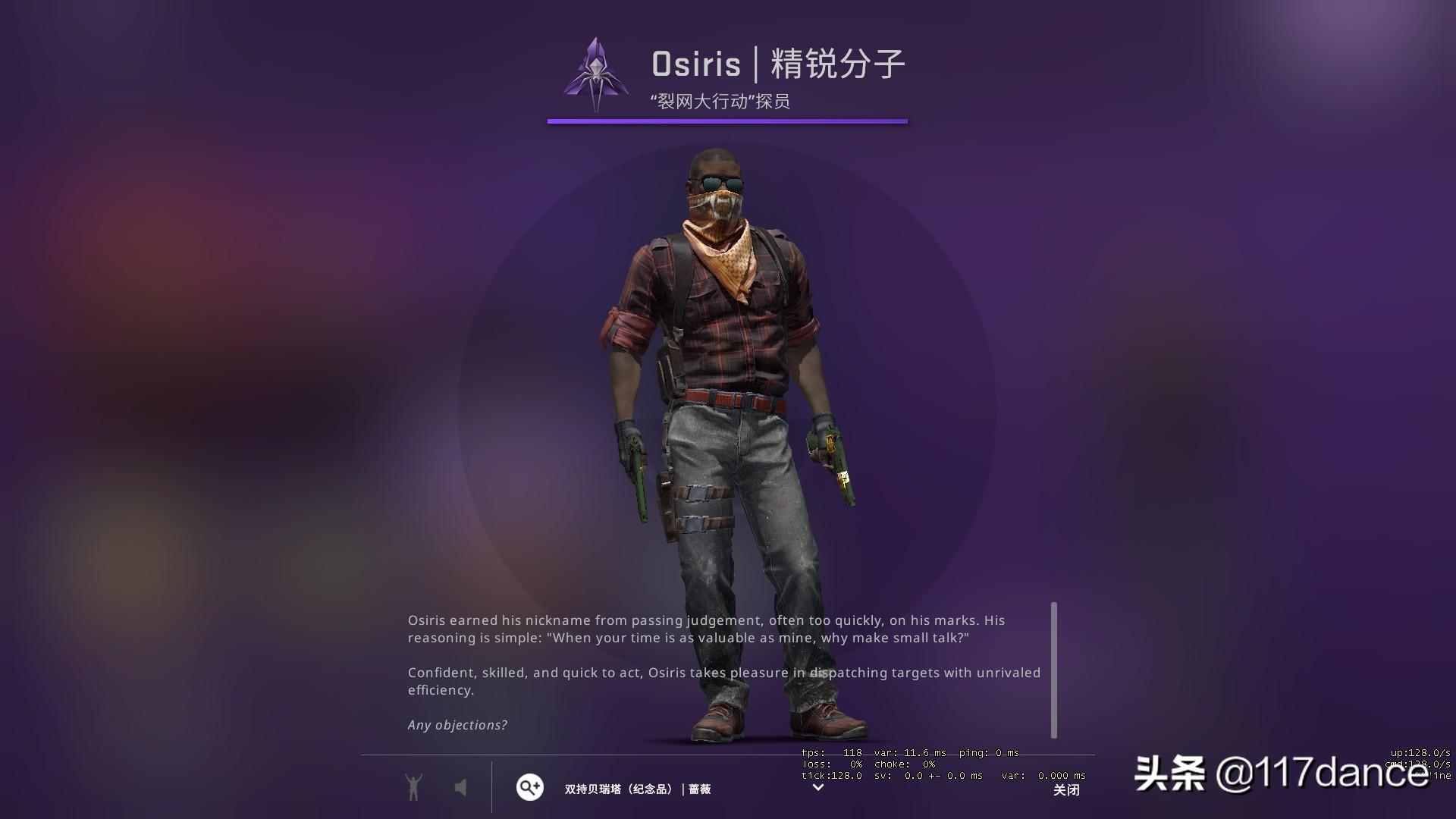Click 关闭 to close the inspect view
1456x819 pixels.
[x=1066, y=790]
